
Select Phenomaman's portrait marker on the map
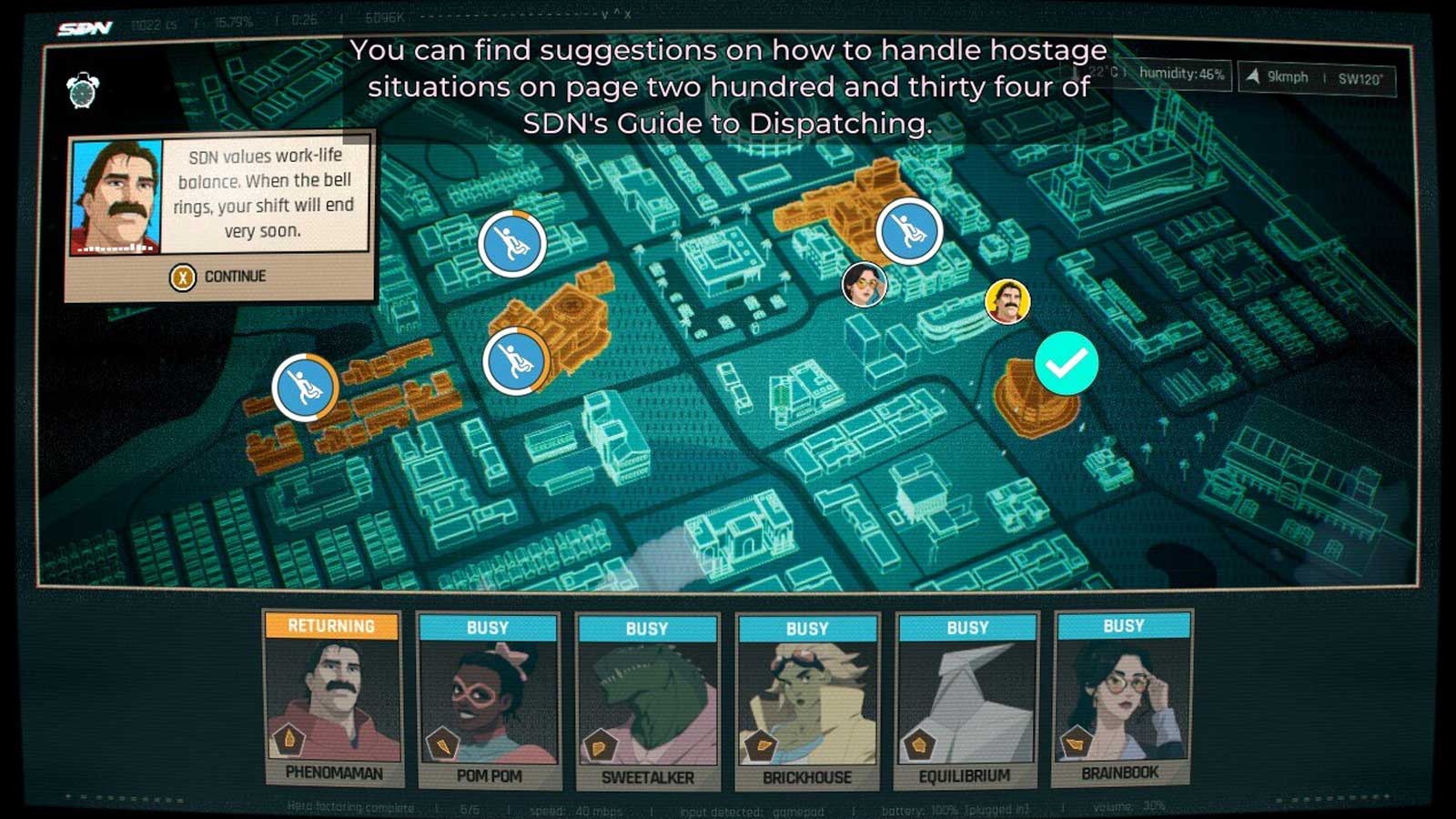1007,302
